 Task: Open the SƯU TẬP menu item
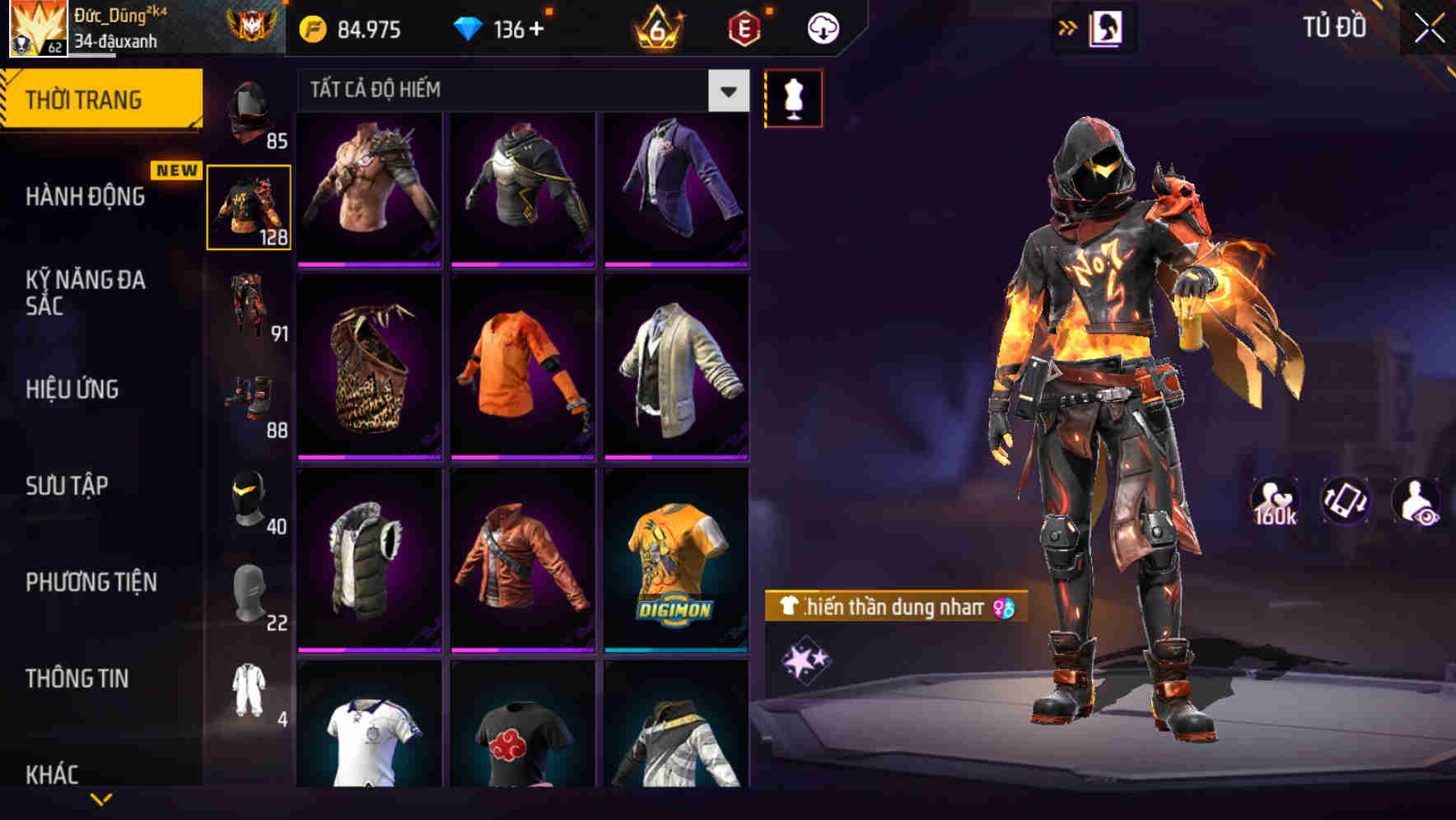coord(68,486)
